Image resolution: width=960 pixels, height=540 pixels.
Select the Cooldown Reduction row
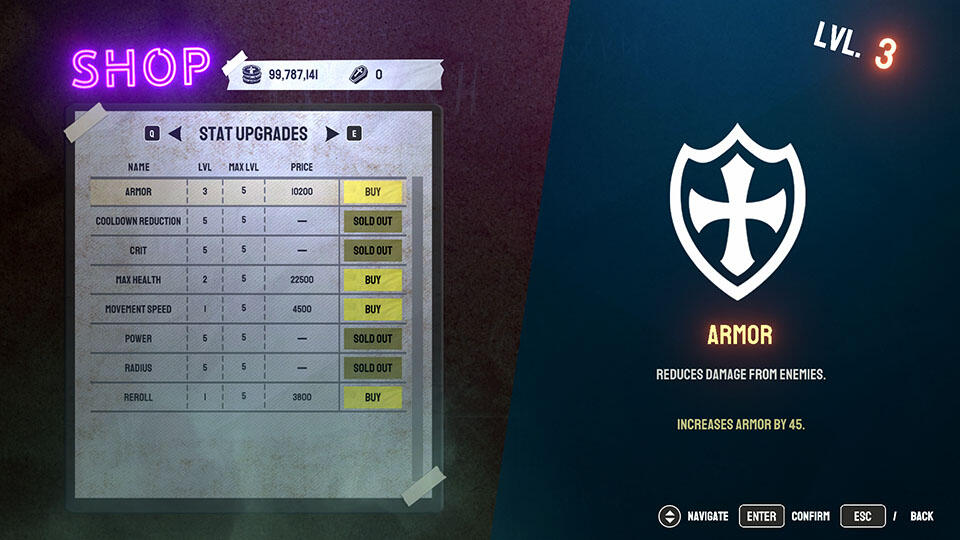click(x=139, y=221)
